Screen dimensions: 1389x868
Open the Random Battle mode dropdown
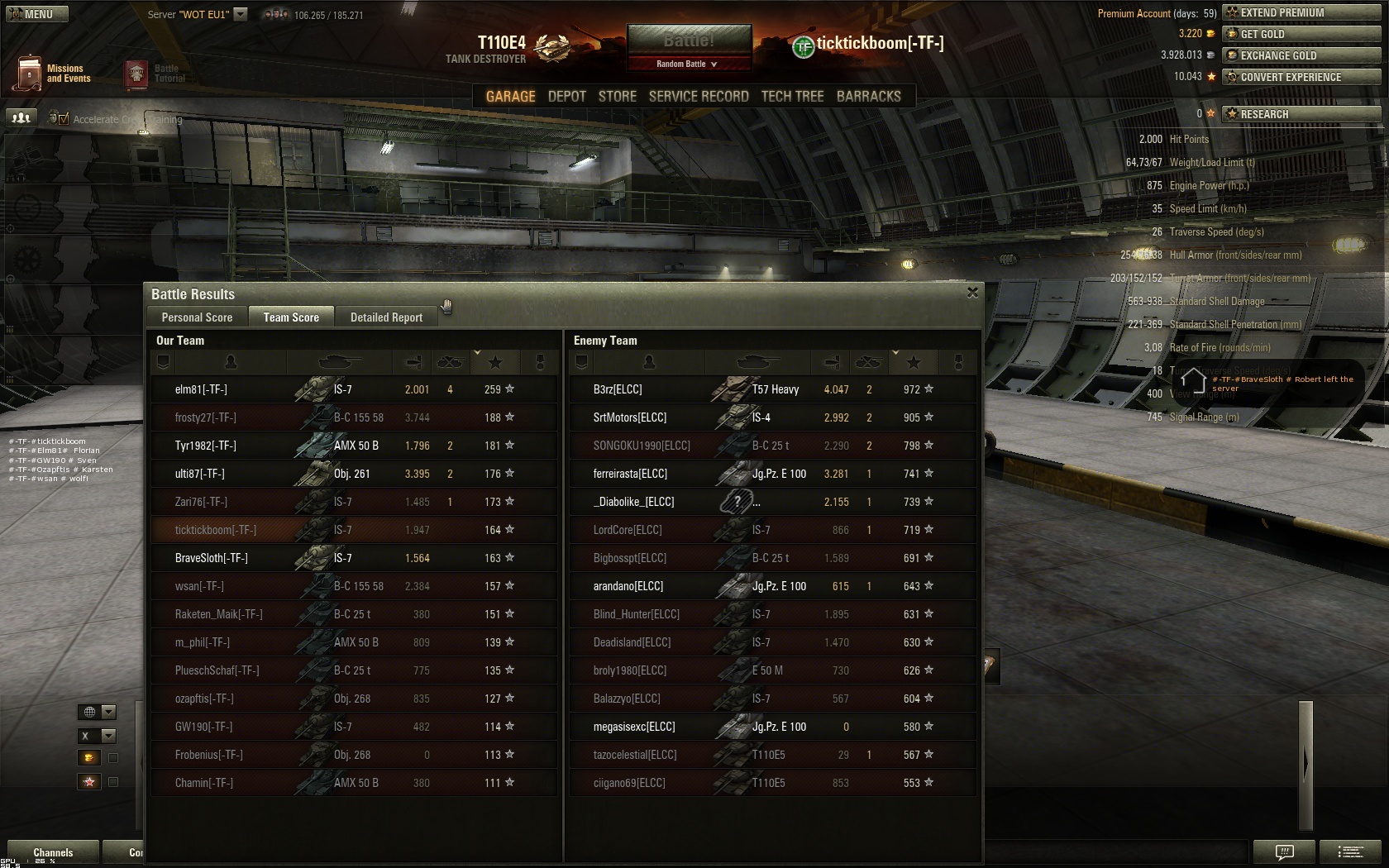[688, 64]
